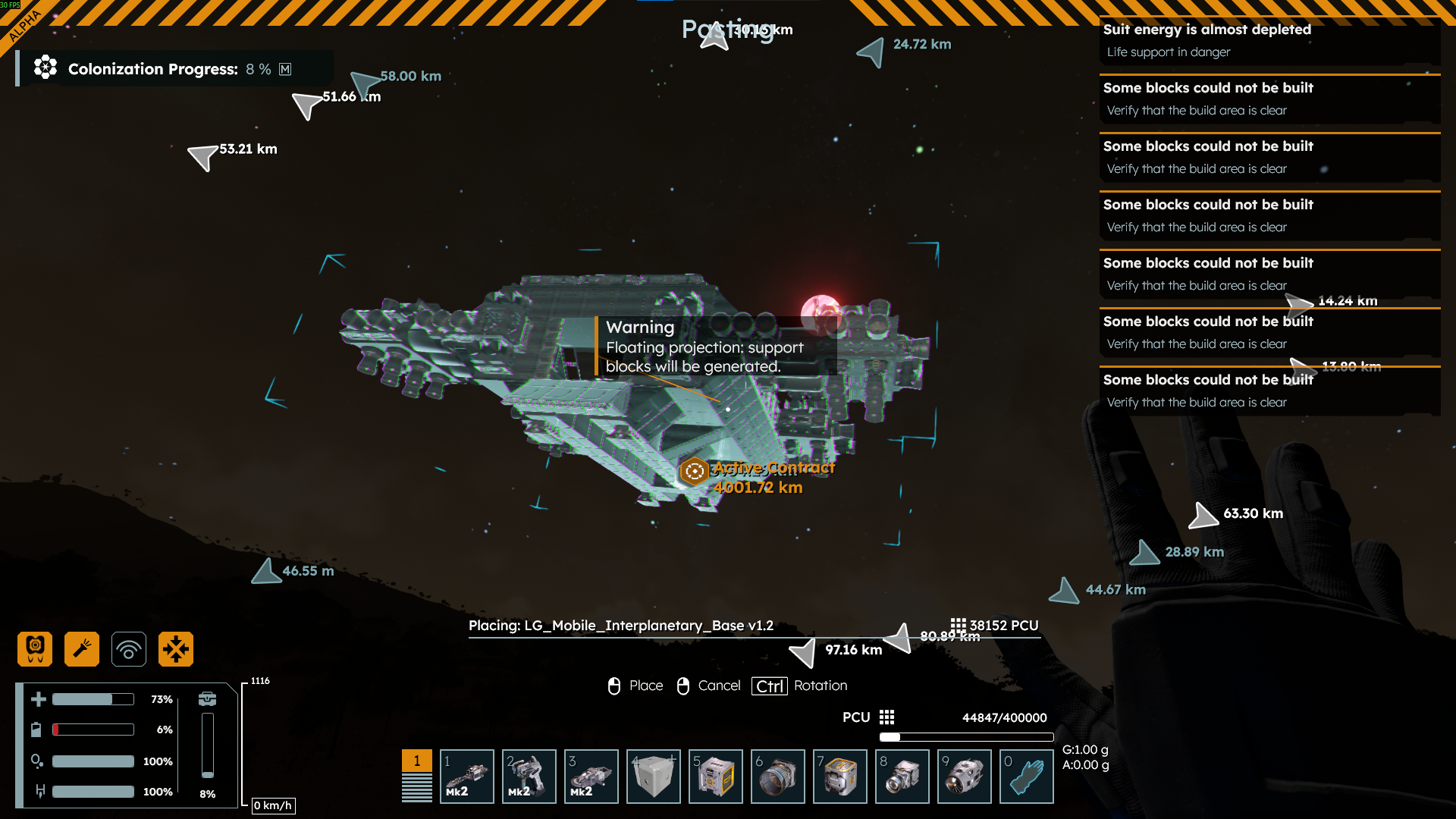Toggle the inertia dampeners icon
The image size is (1456, 819).
[x=176, y=649]
